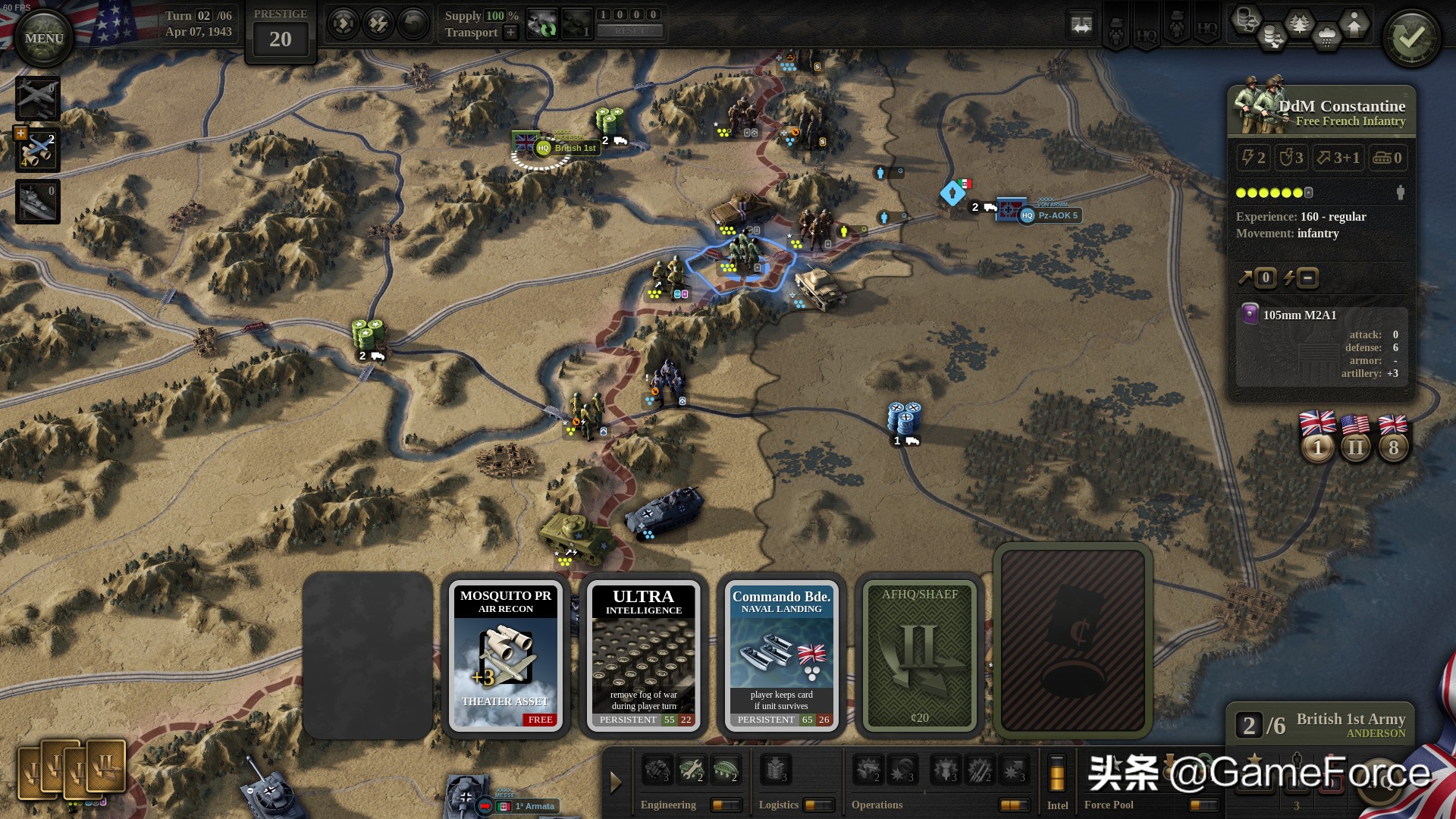This screenshot has height=819, width=1456.
Task: Click the truck supply refresh icon
Action: (x=541, y=24)
